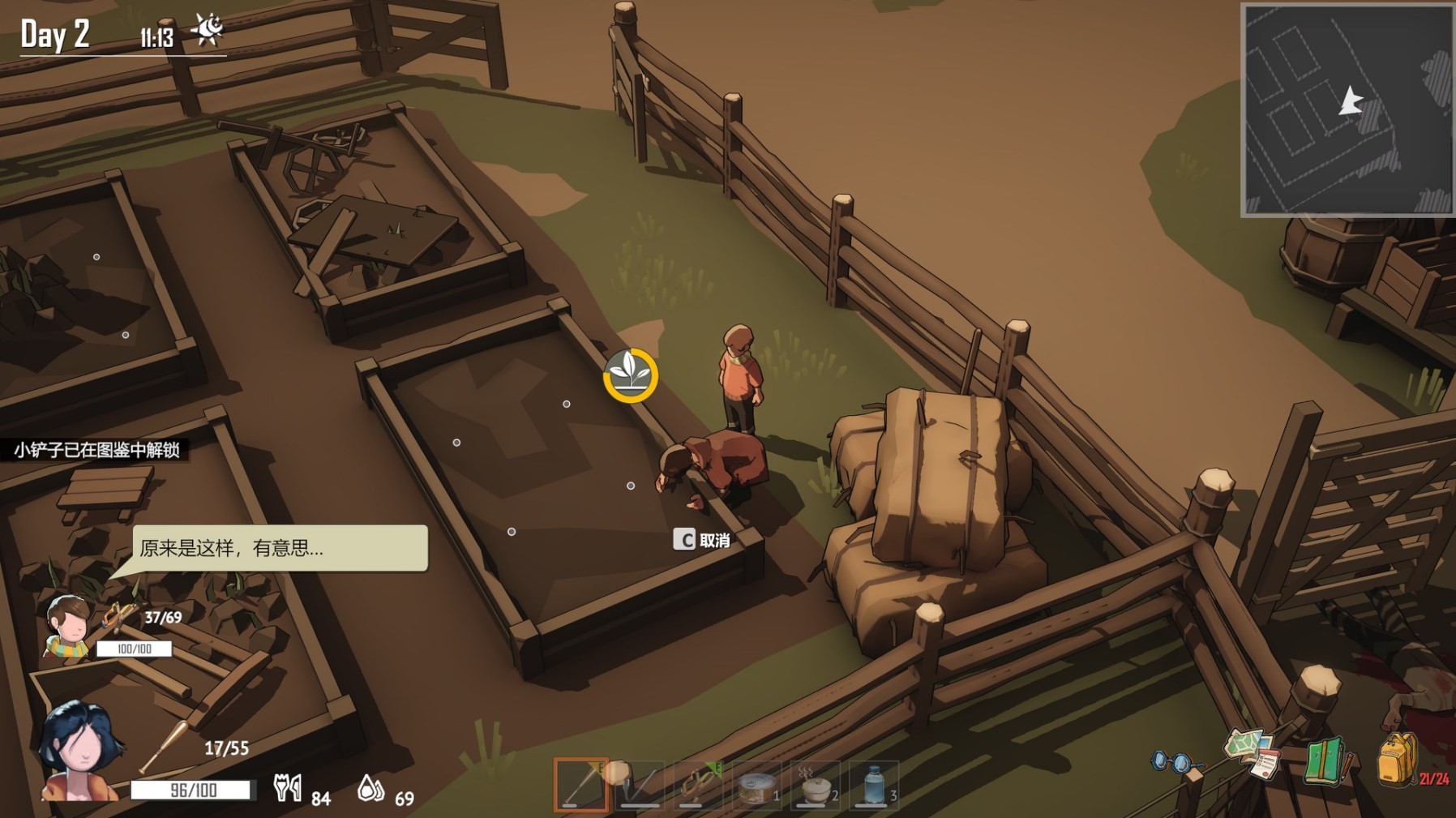Select the baseball bat hotbar slot
The image size is (1456, 818).
point(581,785)
